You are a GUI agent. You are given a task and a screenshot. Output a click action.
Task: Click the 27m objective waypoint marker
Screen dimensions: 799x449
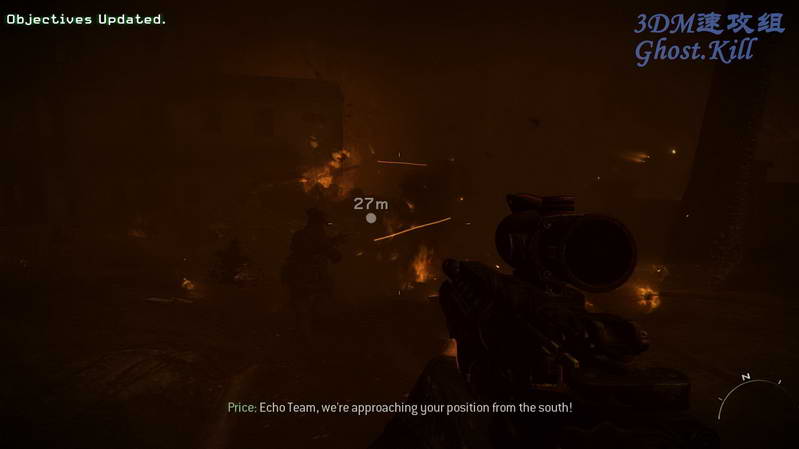pyautogui.click(x=371, y=217)
